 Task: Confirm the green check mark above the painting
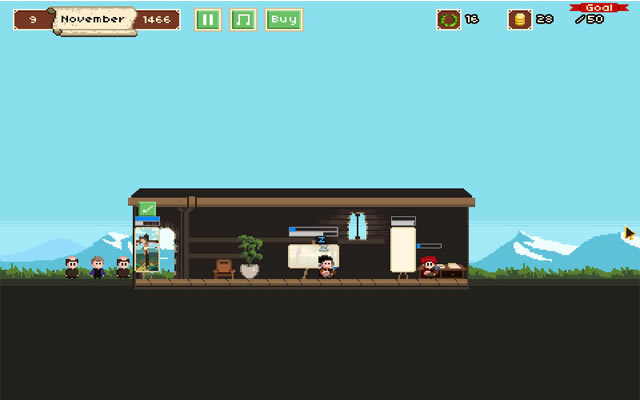pos(147,209)
